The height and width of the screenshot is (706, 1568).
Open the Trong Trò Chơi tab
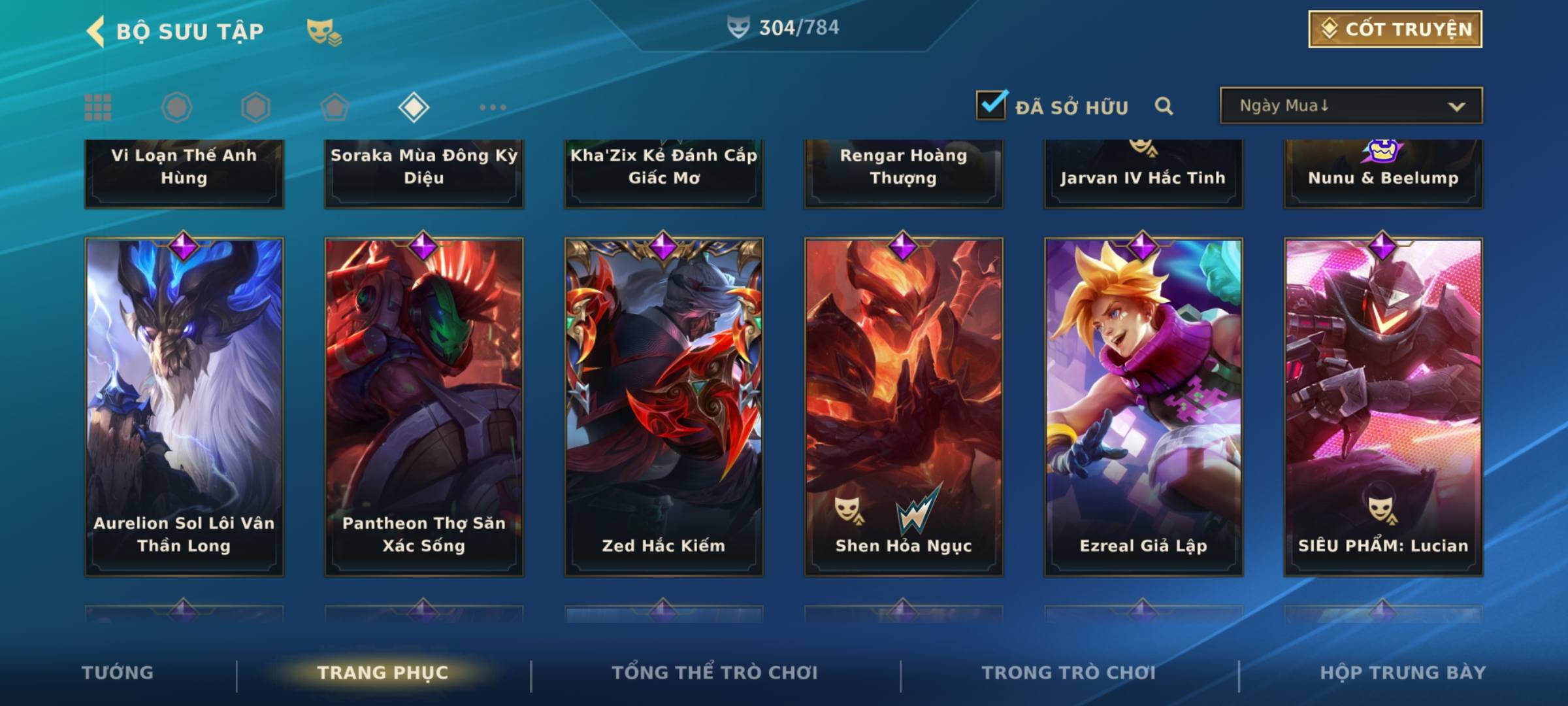tap(1069, 673)
